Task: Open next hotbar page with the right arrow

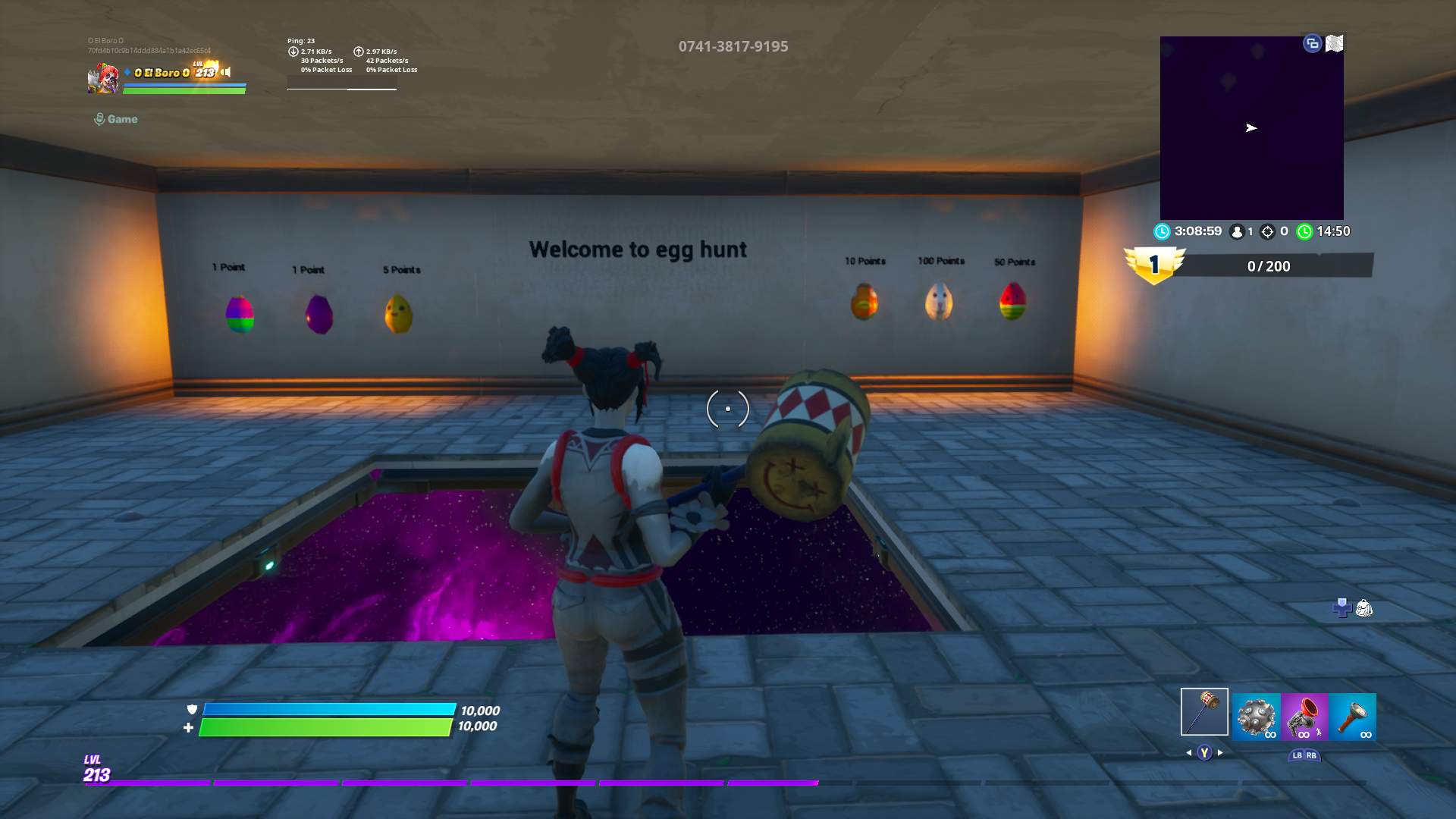Action: click(1220, 753)
